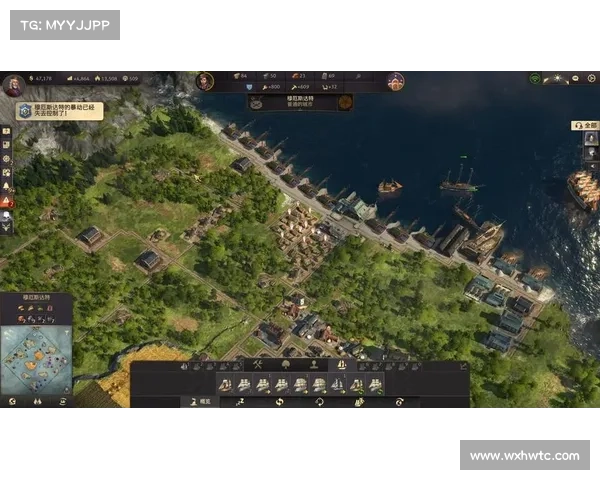
Task: Open the red warning alert icon
Action: pos(7,201)
